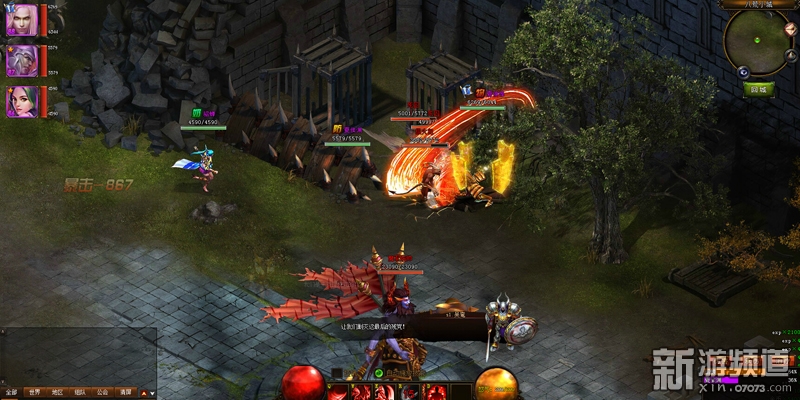Click the 回城 return-to-town button
The width and height of the screenshot is (800, 400).
click(x=760, y=88)
